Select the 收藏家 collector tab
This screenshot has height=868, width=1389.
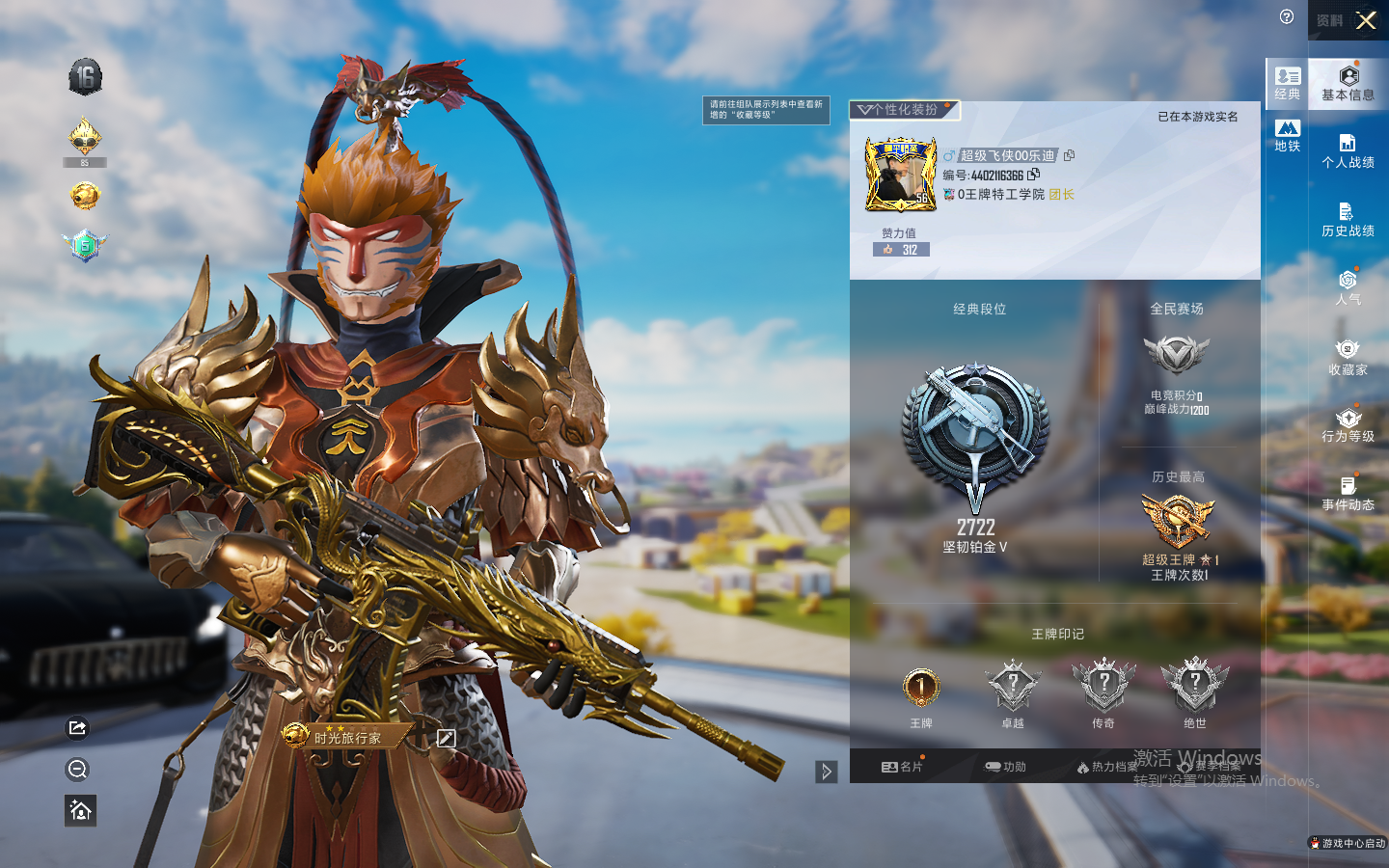click(1348, 357)
